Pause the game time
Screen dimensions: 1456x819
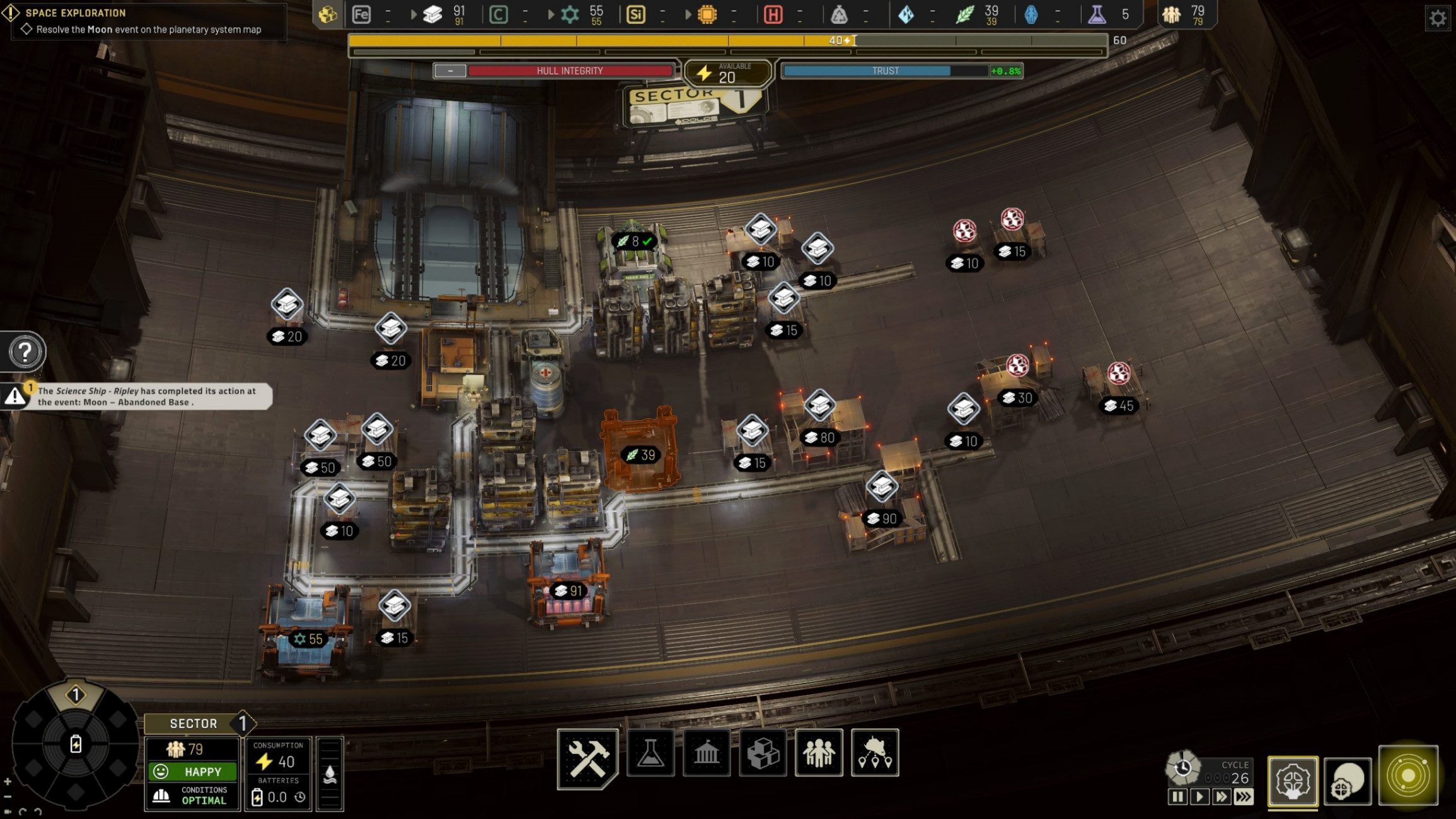[x=1177, y=797]
